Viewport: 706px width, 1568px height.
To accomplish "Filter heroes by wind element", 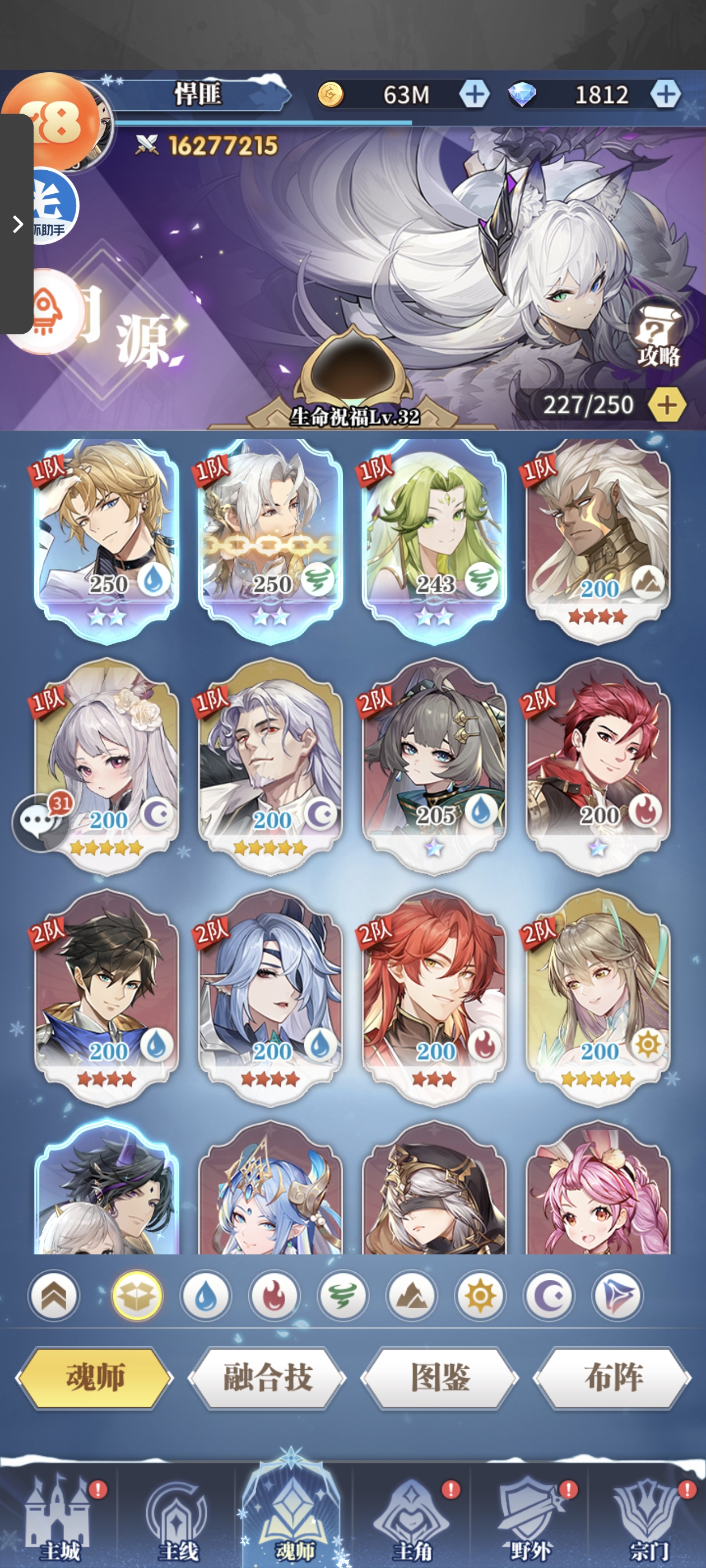I will click(343, 1296).
